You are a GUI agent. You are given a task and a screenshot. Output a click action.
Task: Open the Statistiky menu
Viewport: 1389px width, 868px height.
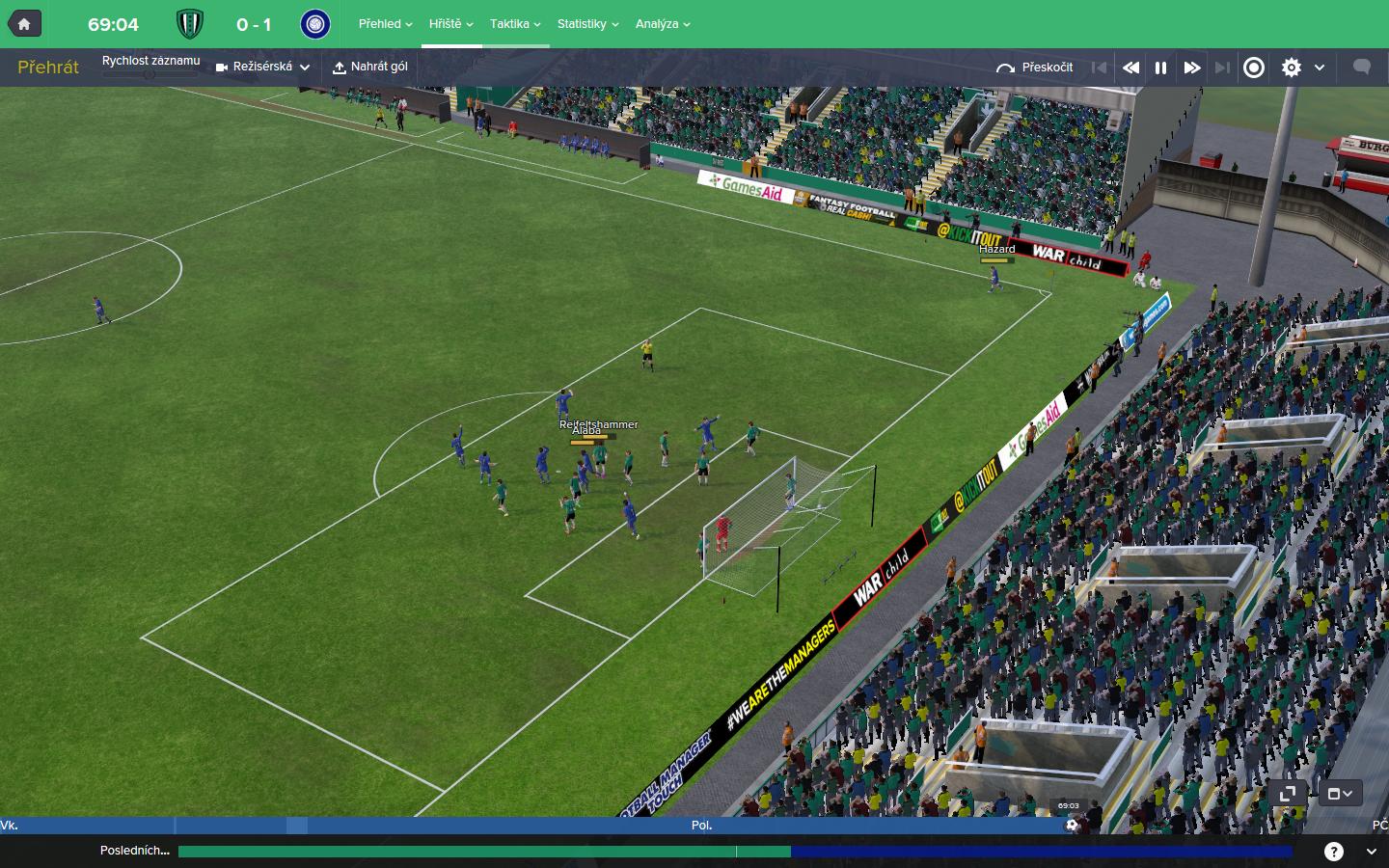coord(587,24)
